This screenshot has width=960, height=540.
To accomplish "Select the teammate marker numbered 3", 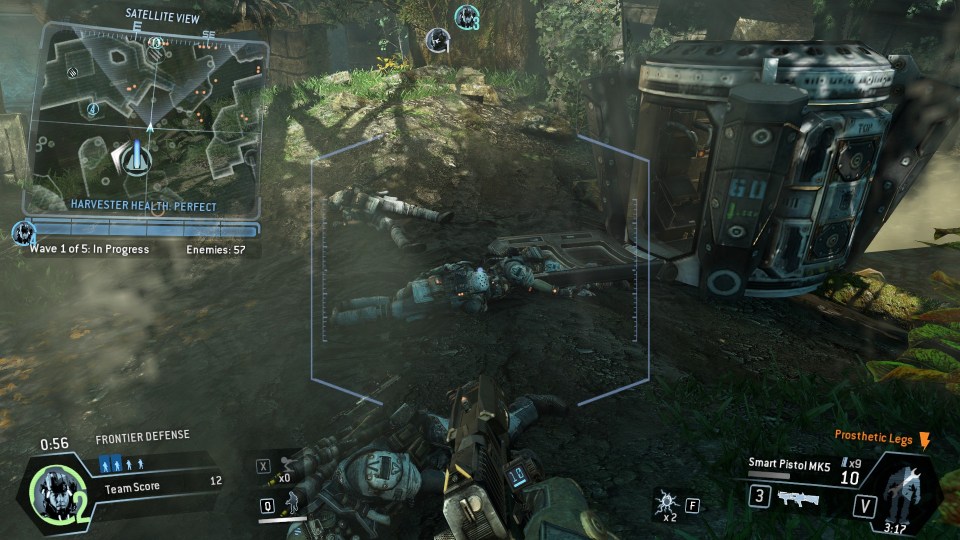I will pos(466,17).
